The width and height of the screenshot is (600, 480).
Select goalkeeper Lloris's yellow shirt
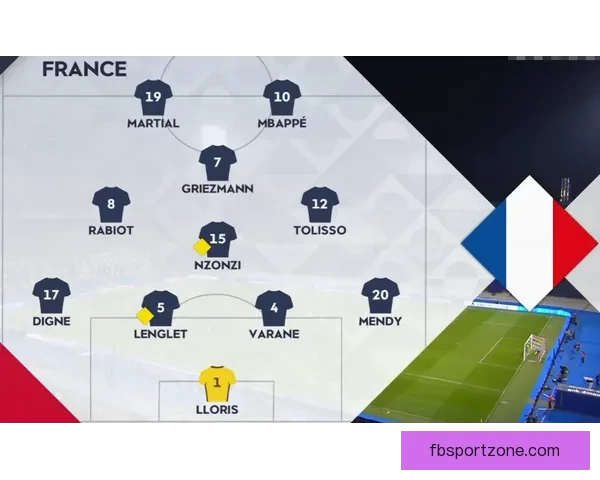(217, 383)
